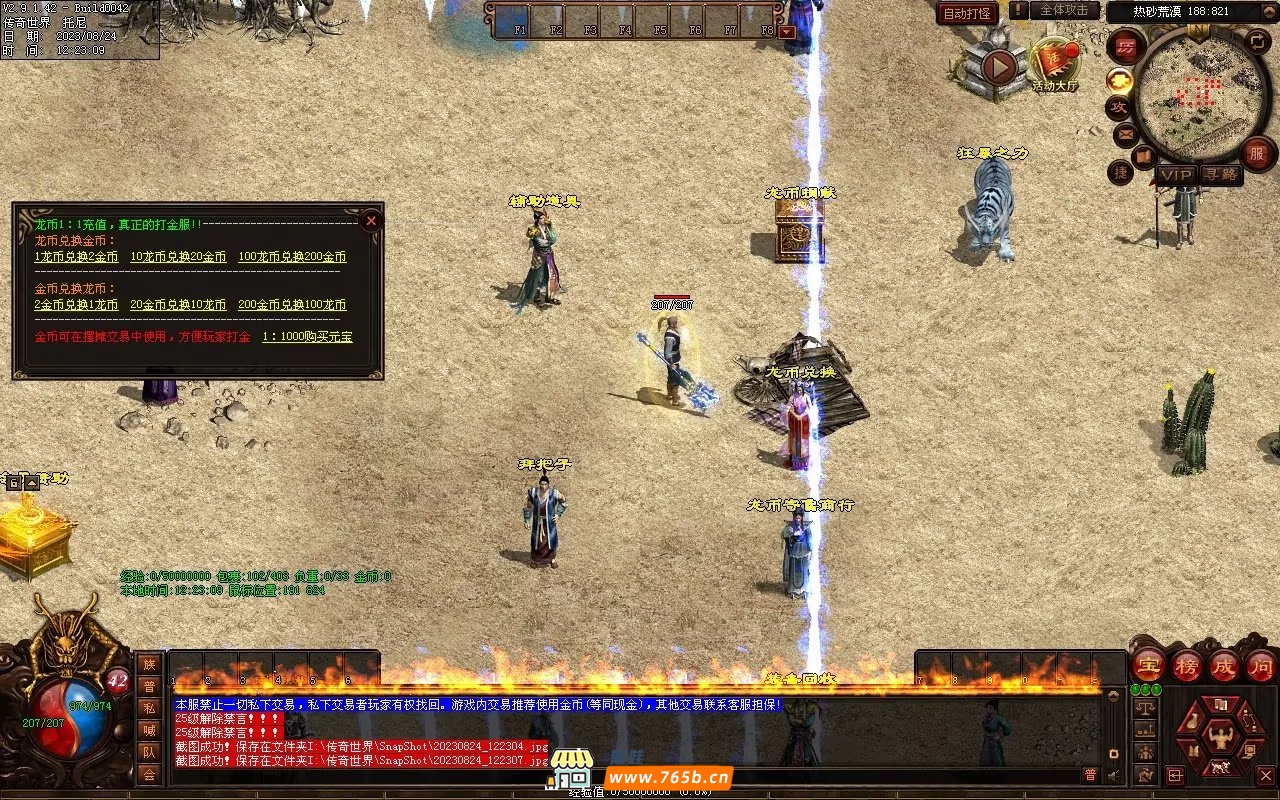Toggle the 自动打怪 auto-fight button
Screen dimensions: 1280x800
pos(967,14)
